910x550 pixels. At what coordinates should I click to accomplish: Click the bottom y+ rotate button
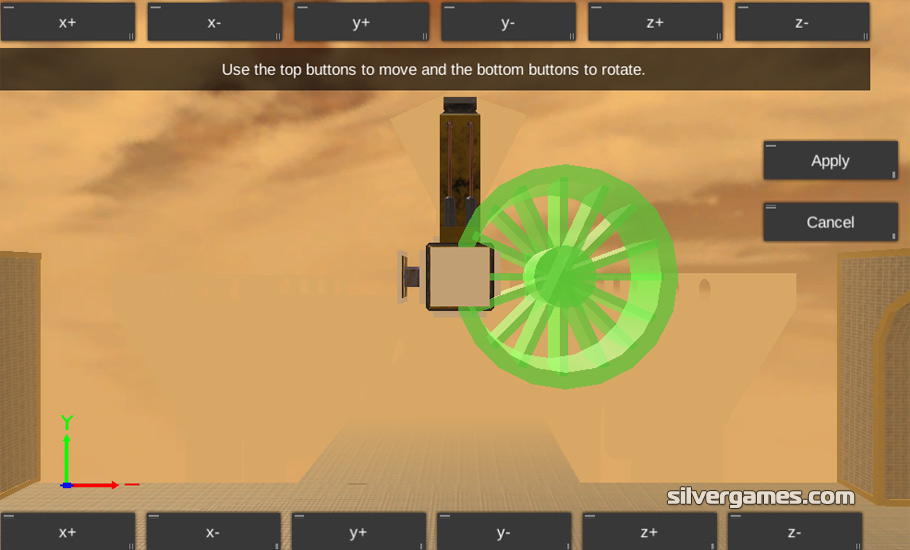[359, 532]
